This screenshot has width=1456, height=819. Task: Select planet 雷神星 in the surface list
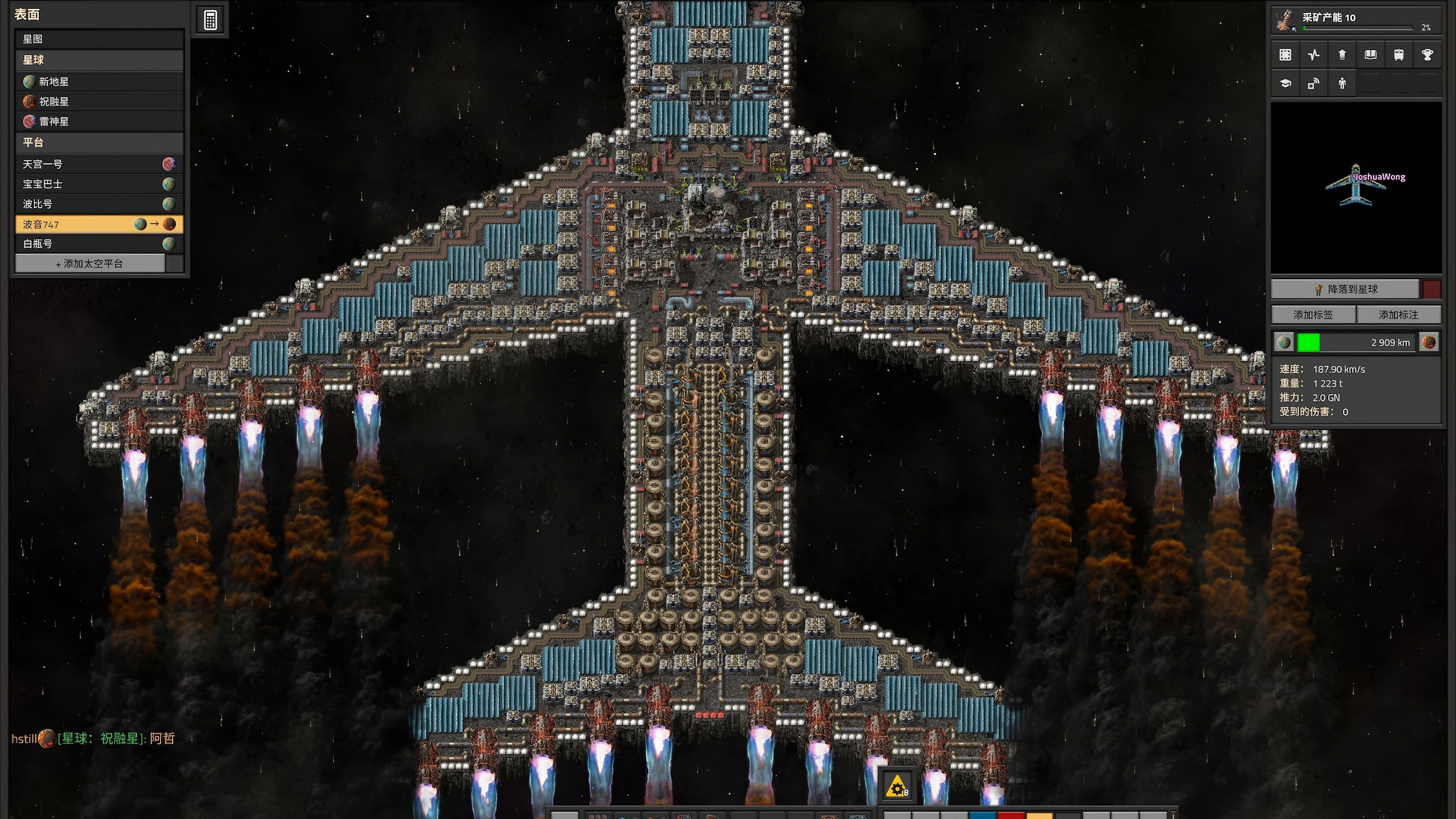[x=99, y=121]
